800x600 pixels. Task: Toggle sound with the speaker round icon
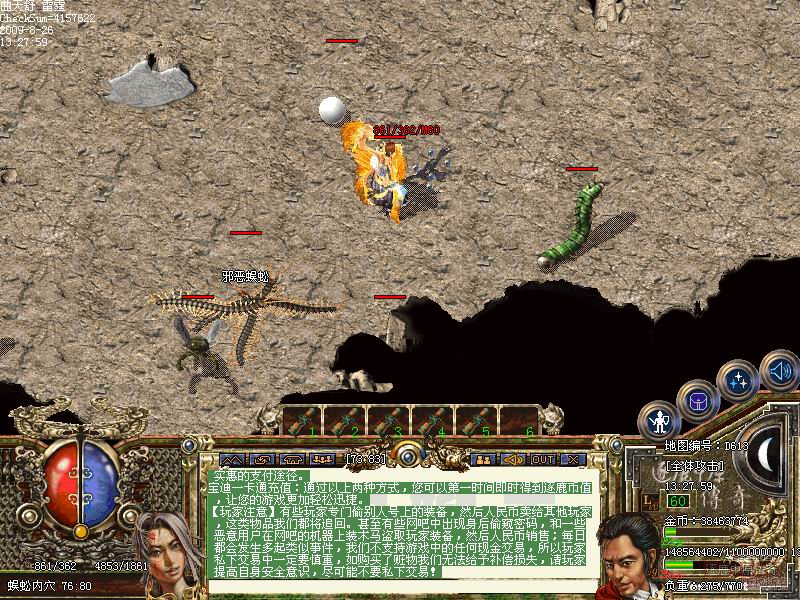[x=779, y=371]
